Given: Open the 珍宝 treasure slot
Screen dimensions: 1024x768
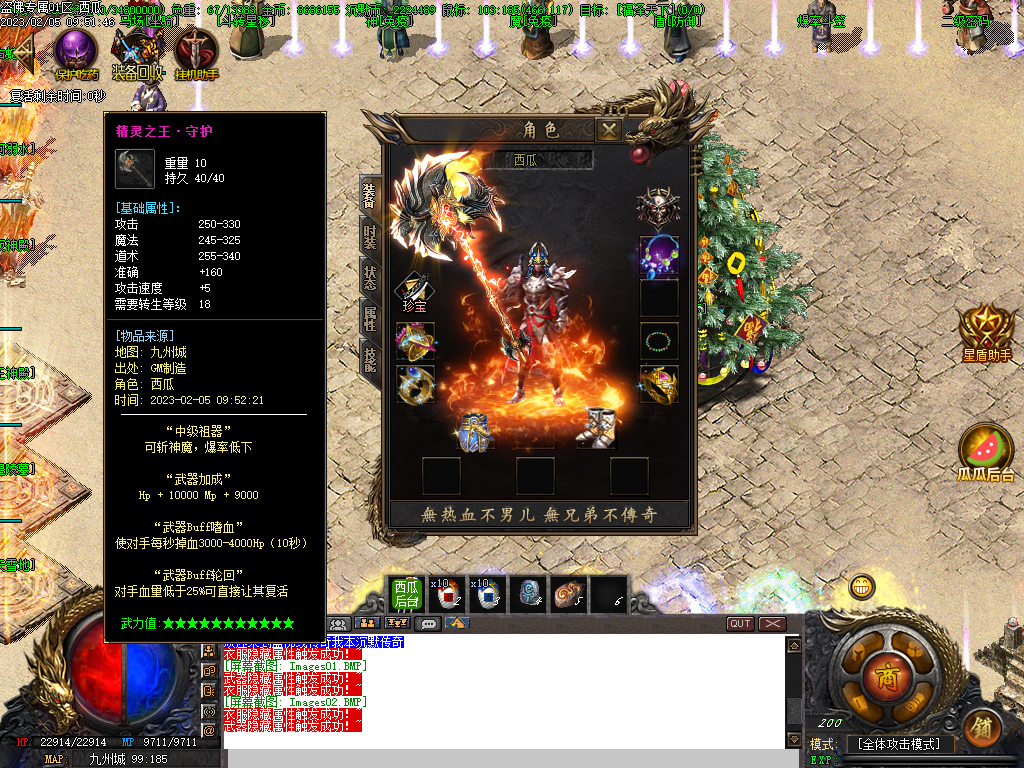Looking at the screenshot, I should coord(415,292).
